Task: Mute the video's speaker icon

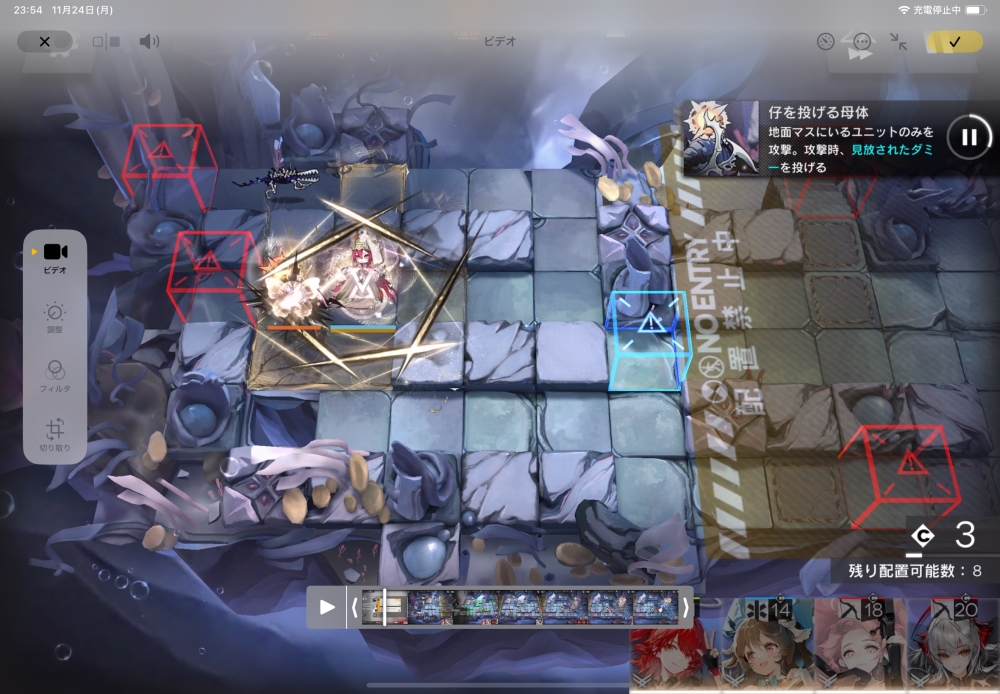Action: [149, 42]
